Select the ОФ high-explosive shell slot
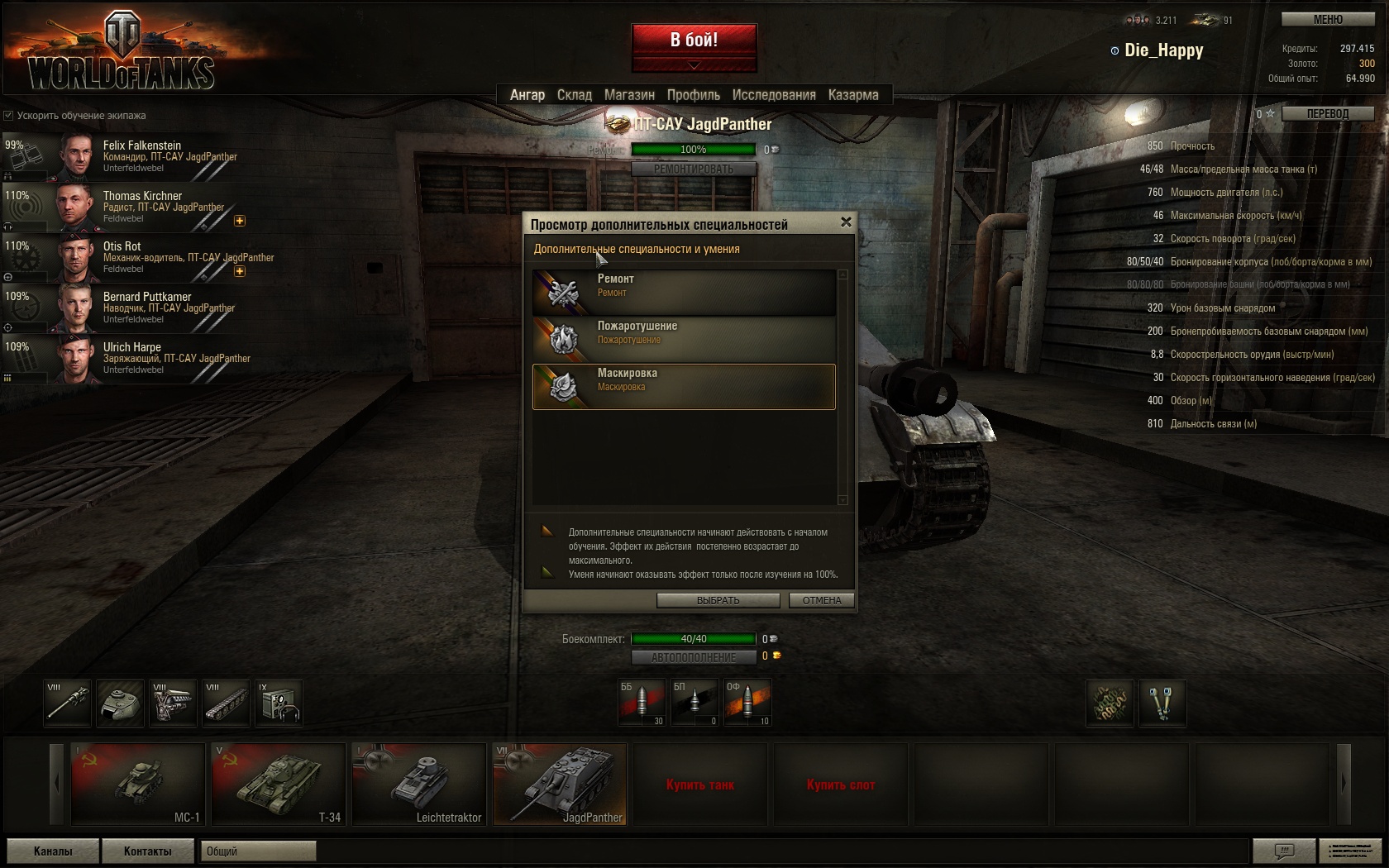 [x=747, y=702]
